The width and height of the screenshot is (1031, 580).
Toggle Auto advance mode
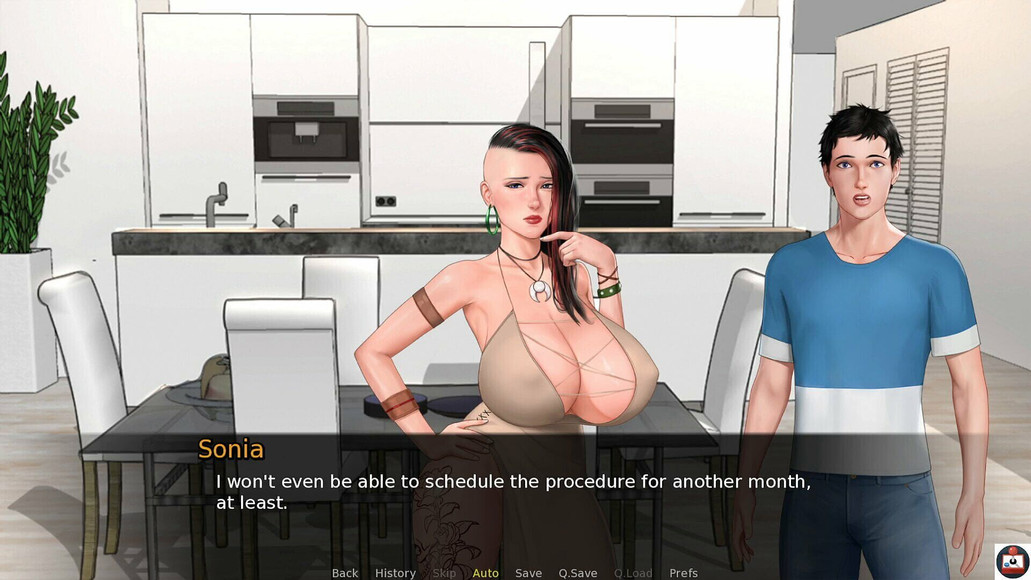point(485,573)
